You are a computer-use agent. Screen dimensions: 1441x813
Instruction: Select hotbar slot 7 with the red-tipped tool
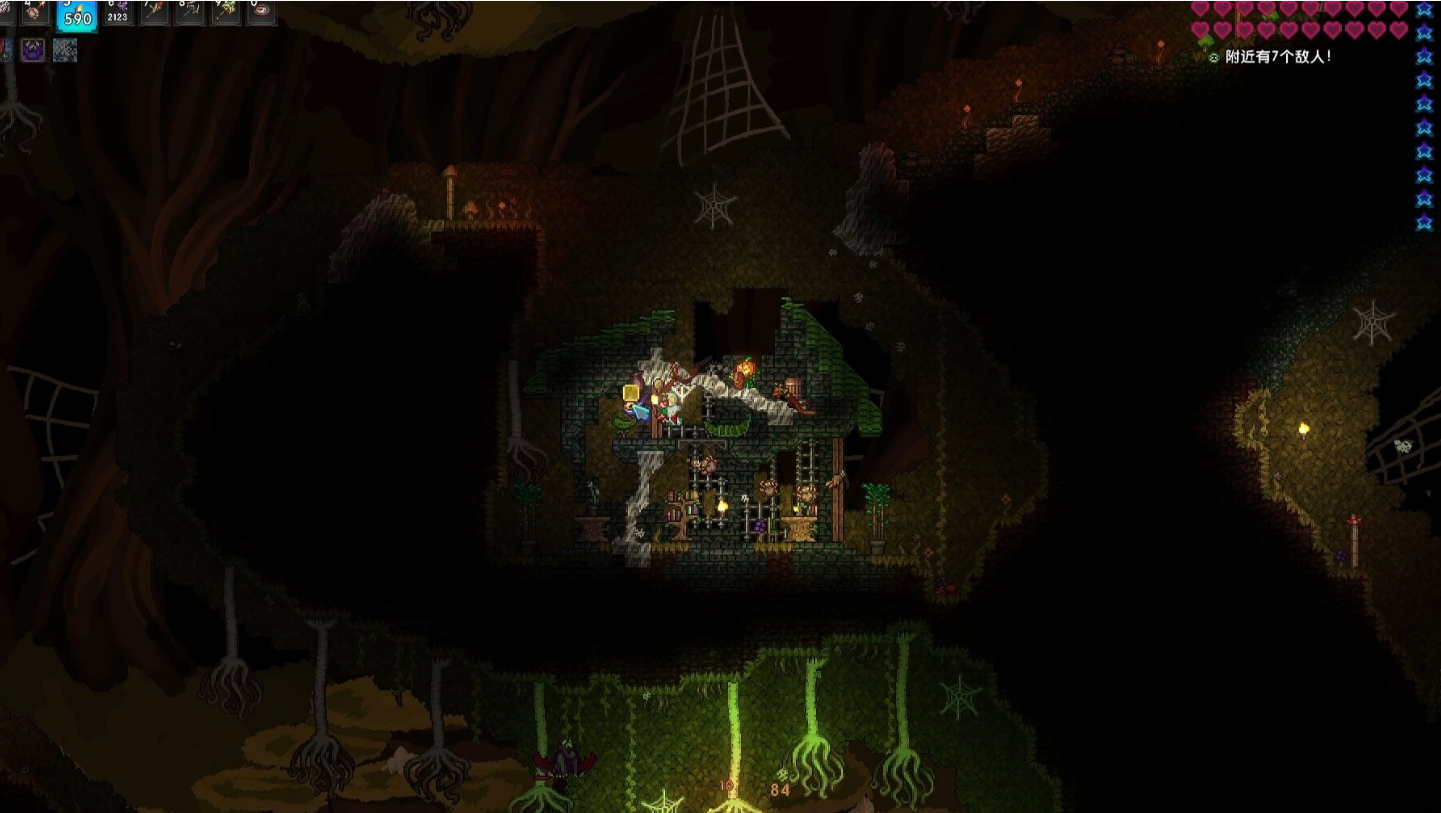[154, 12]
